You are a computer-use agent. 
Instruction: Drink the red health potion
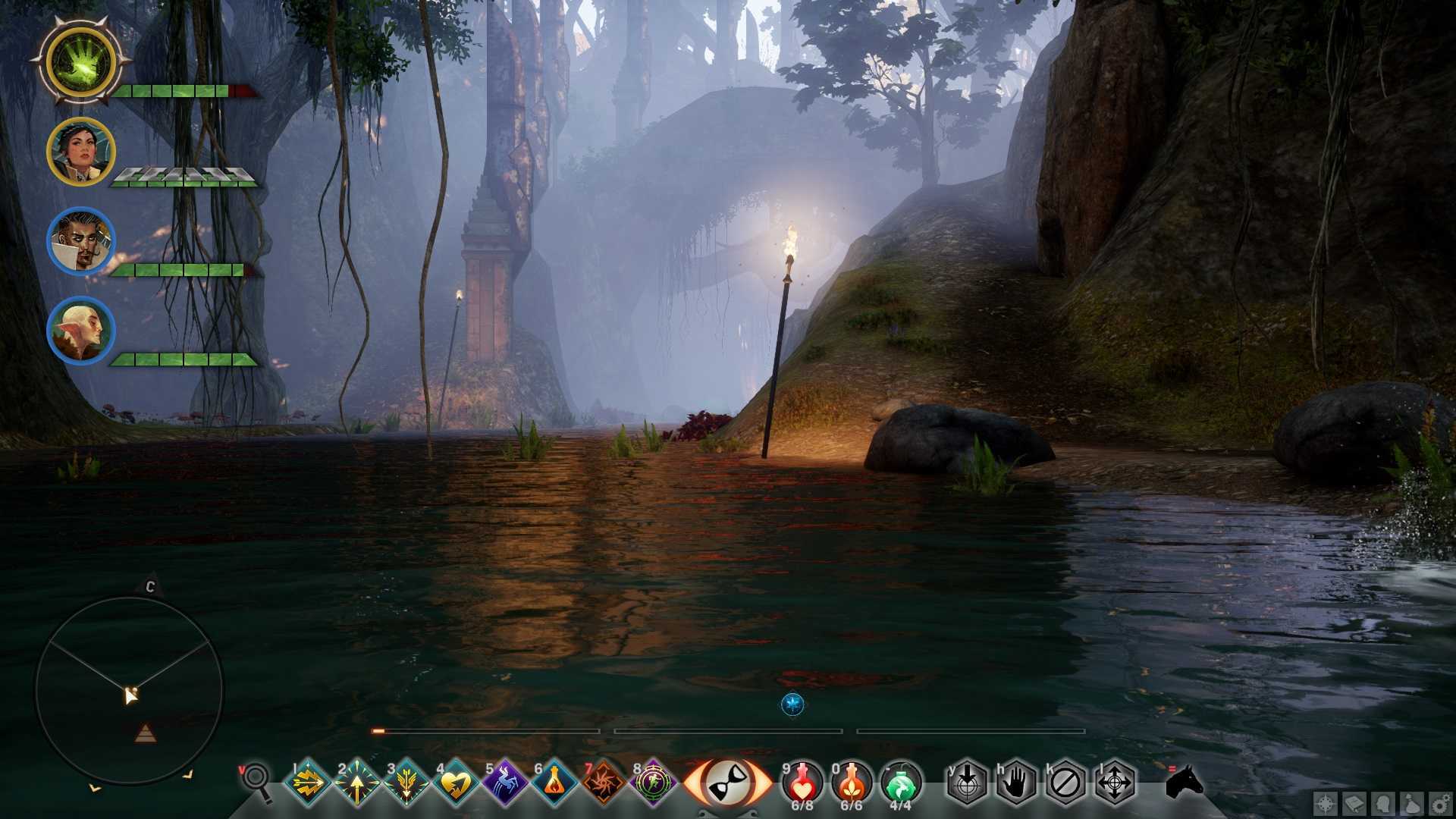click(x=802, y=780)
